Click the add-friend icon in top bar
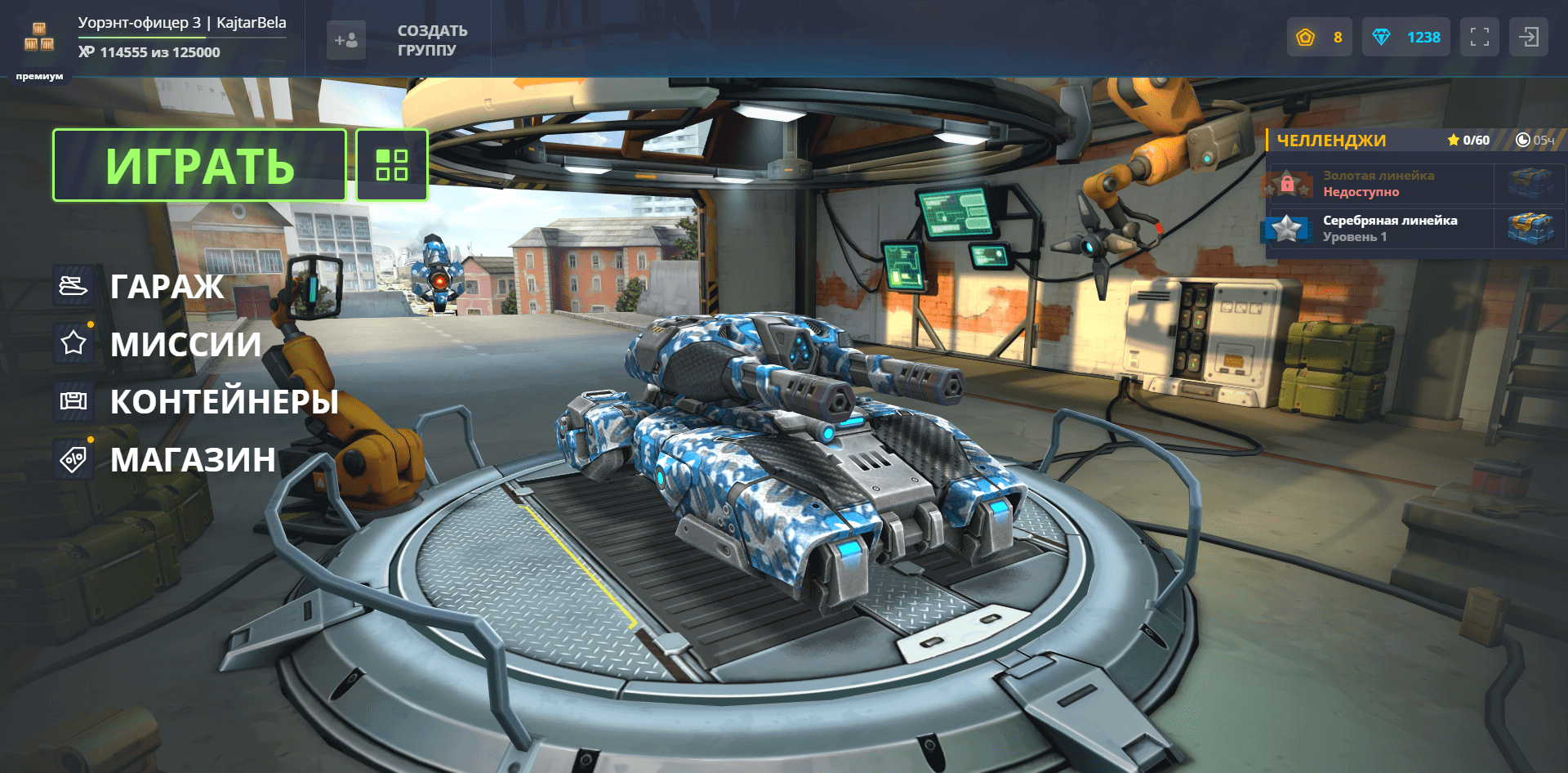 point(345,40)
